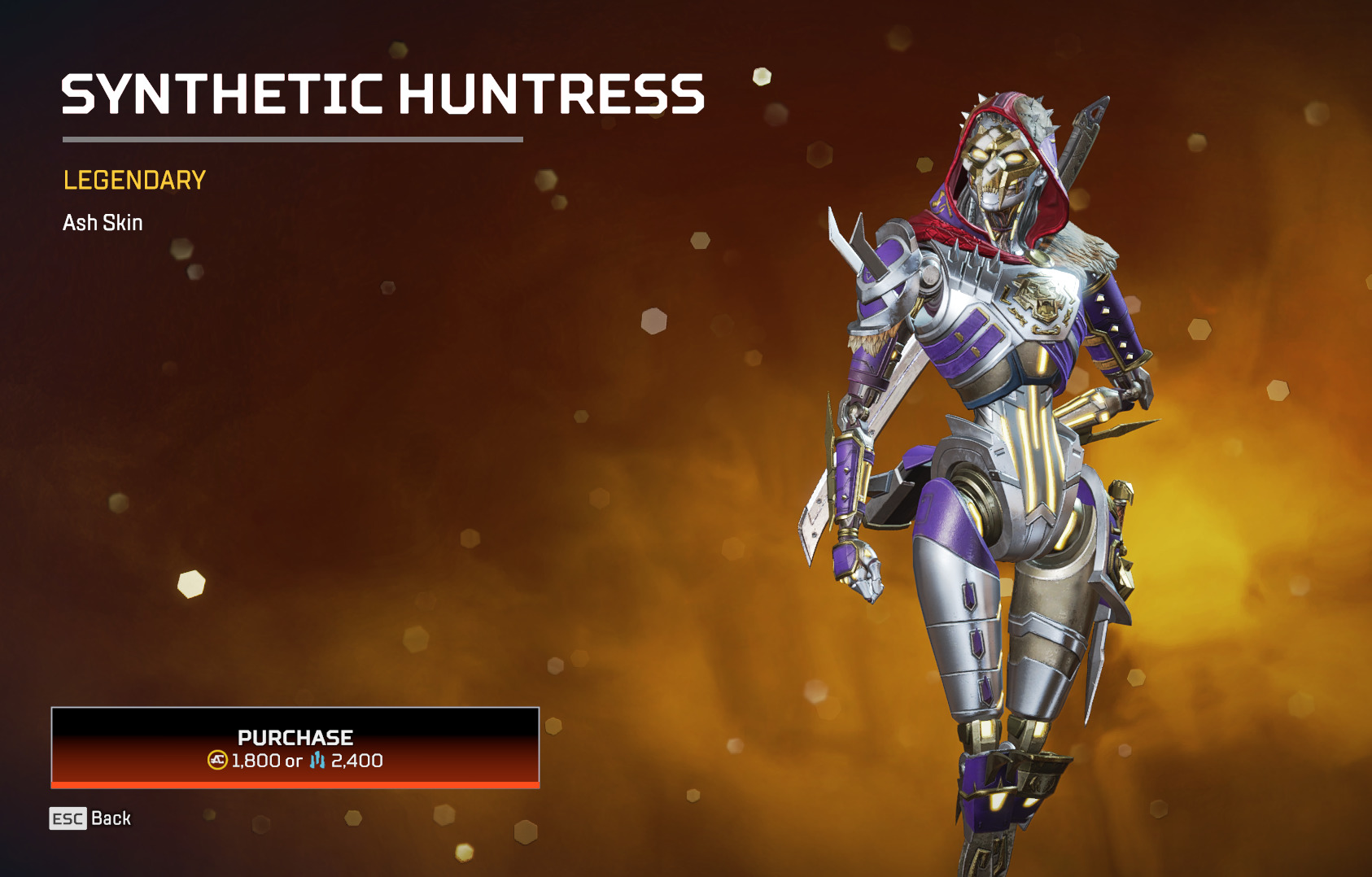Click the 2,400 Crafting Metals price option
This screenshot has width=1372, height=877.
tap(358, 761)
